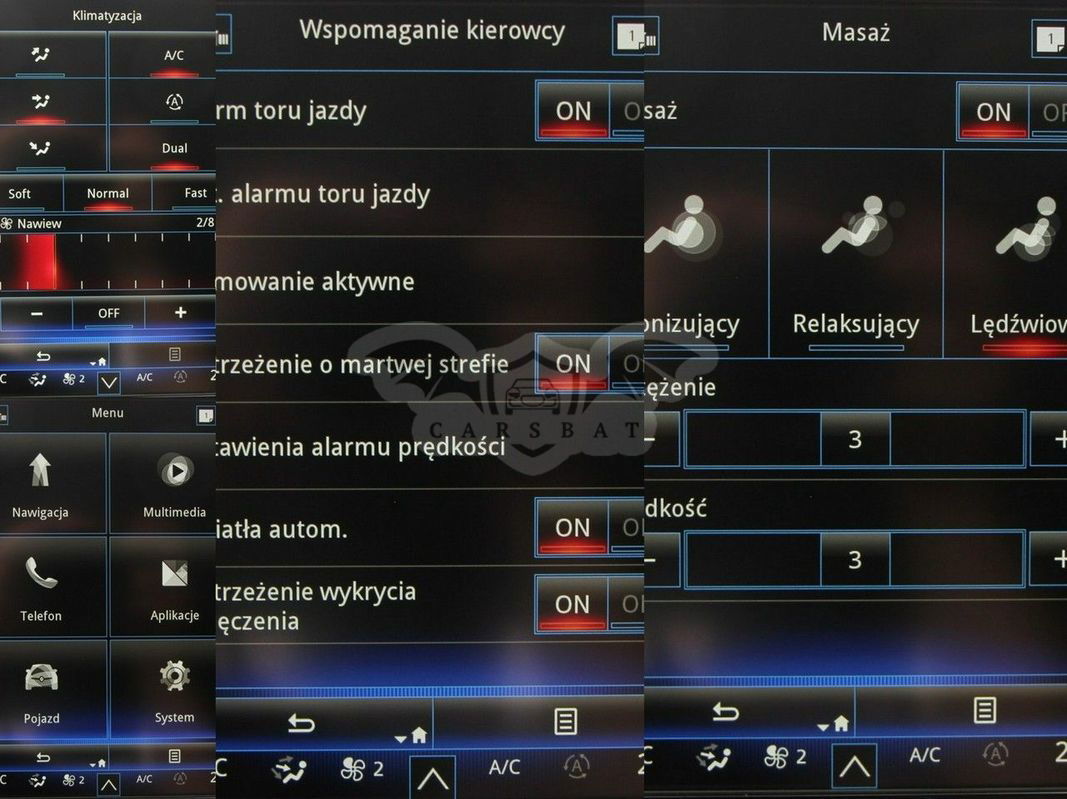
Task: Select the Telefon menu tile
Action: click(x=41, y=586)
